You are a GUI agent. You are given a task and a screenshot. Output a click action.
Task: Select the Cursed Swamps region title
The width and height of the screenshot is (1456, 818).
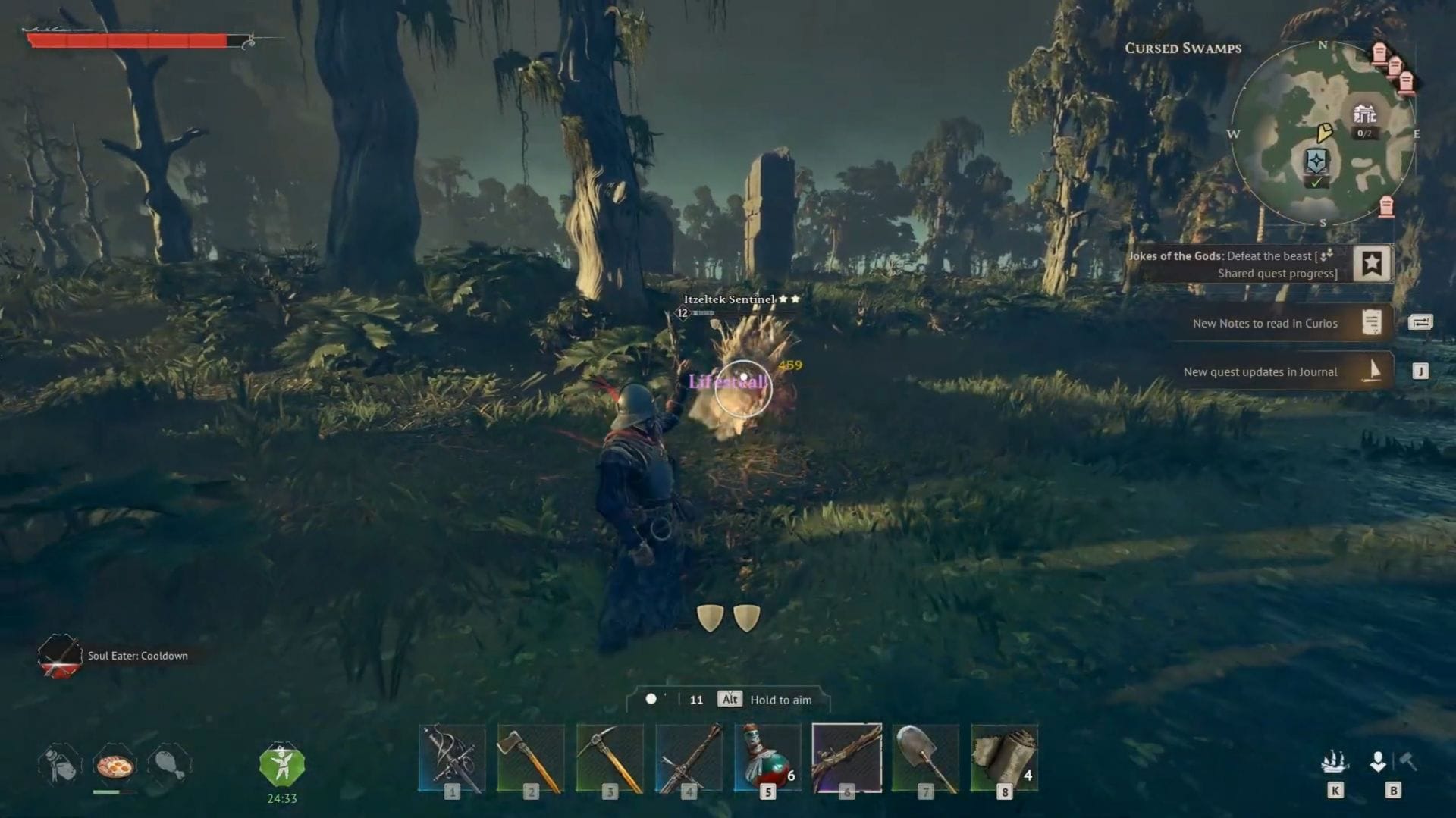pos(1184,49)
